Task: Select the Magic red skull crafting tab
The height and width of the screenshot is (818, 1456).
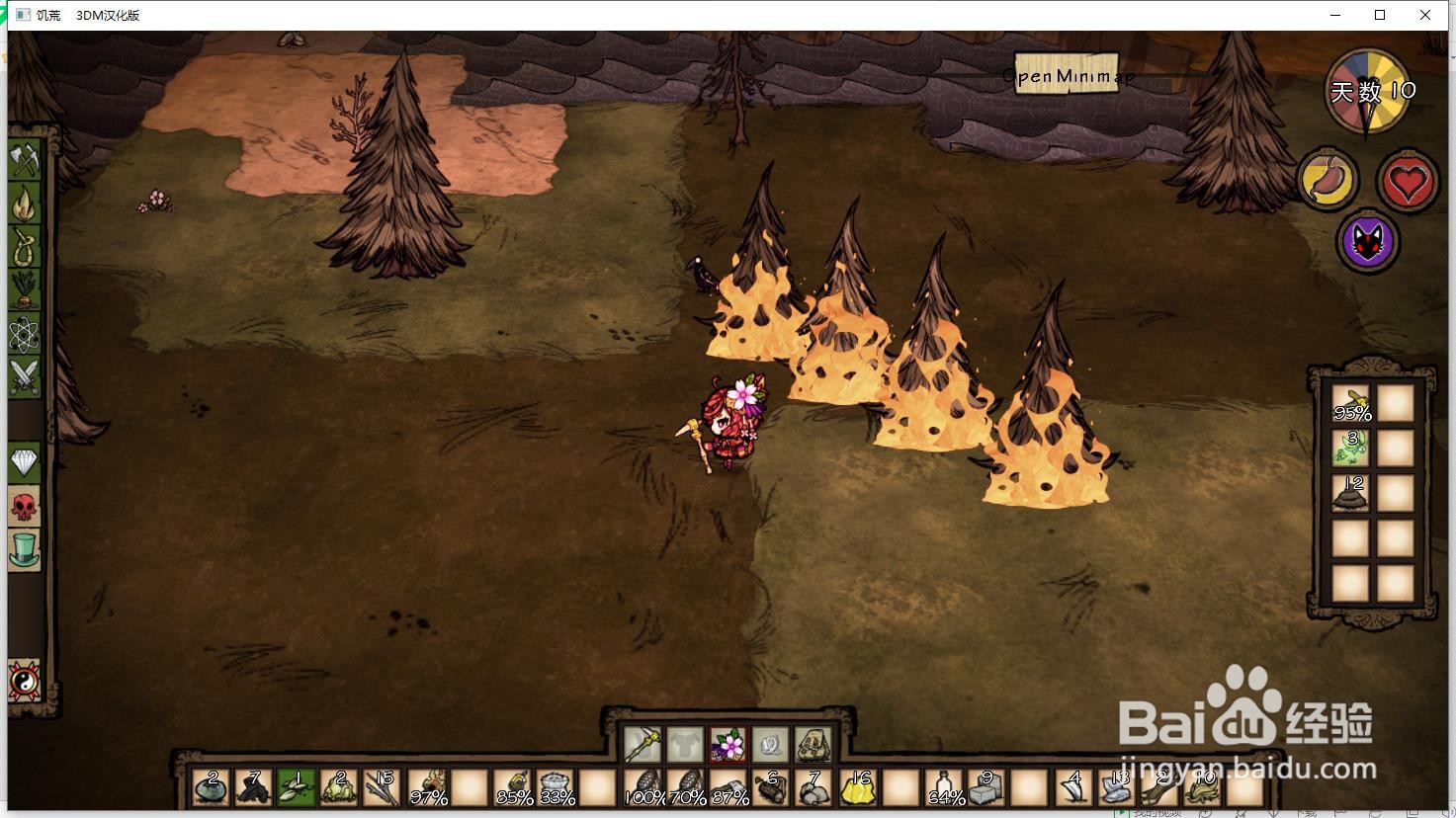Action: 25,506
